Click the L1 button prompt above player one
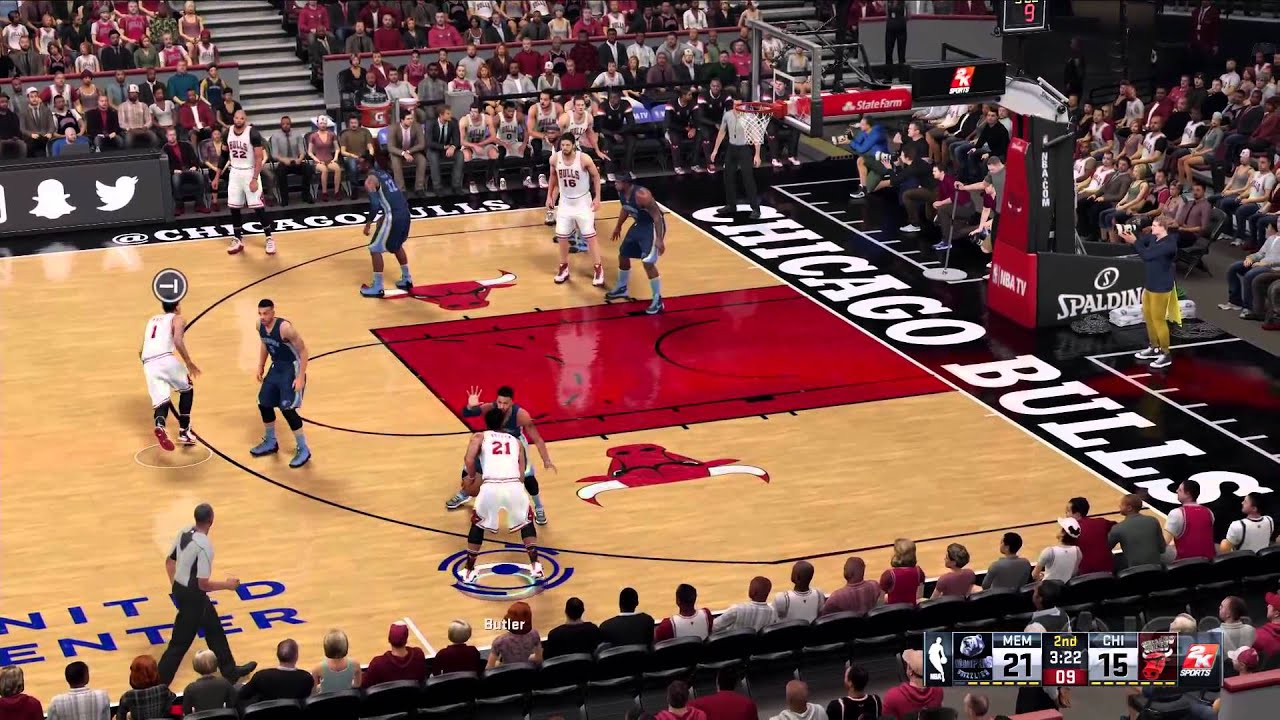This screenshot has width=1280, height=720. point(168,284)
